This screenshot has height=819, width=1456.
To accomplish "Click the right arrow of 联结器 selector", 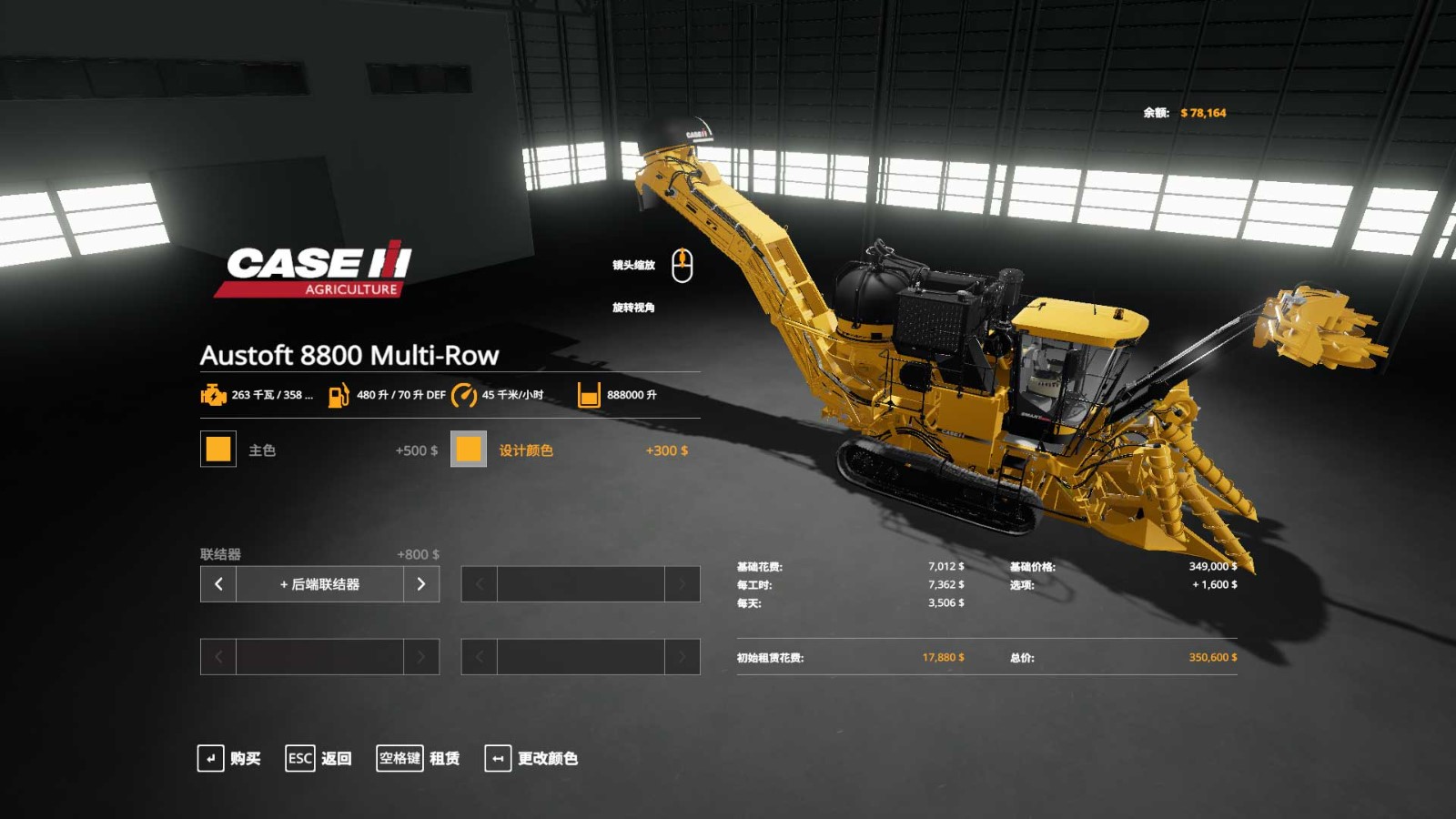I will click(421, 584).
